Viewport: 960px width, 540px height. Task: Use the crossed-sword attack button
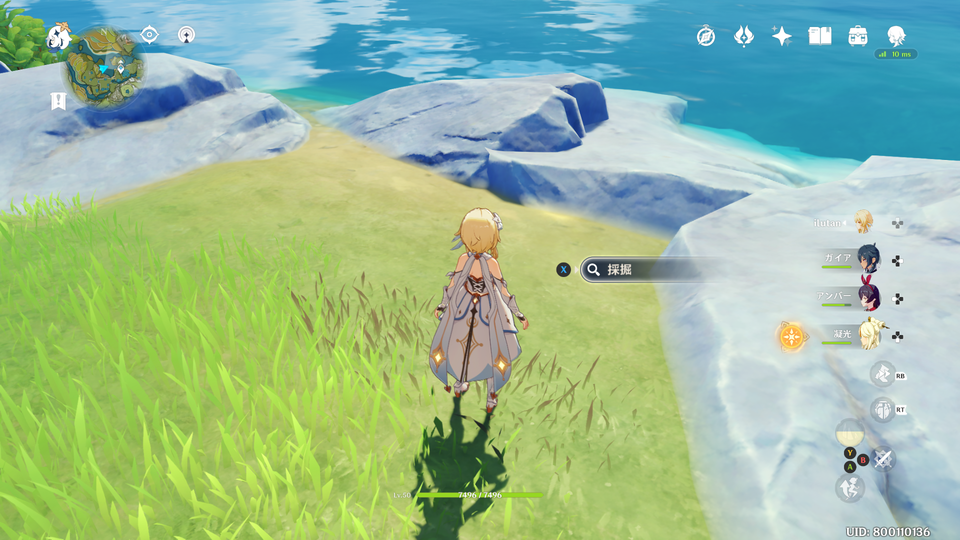[882, 459]
